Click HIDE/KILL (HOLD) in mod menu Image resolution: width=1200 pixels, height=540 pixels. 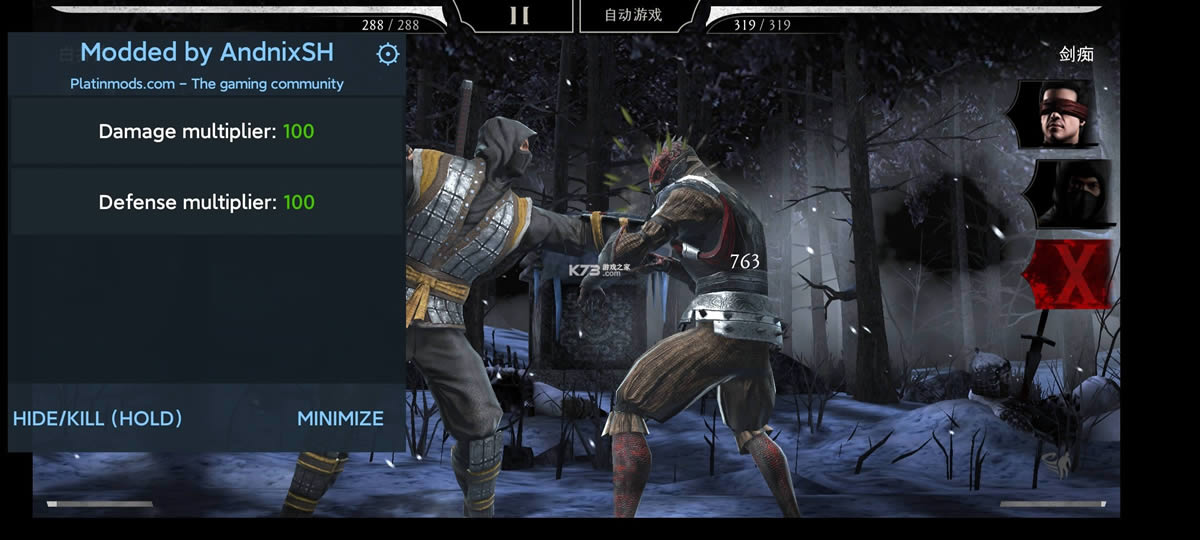pyautogui.click(x=98, y=419)
